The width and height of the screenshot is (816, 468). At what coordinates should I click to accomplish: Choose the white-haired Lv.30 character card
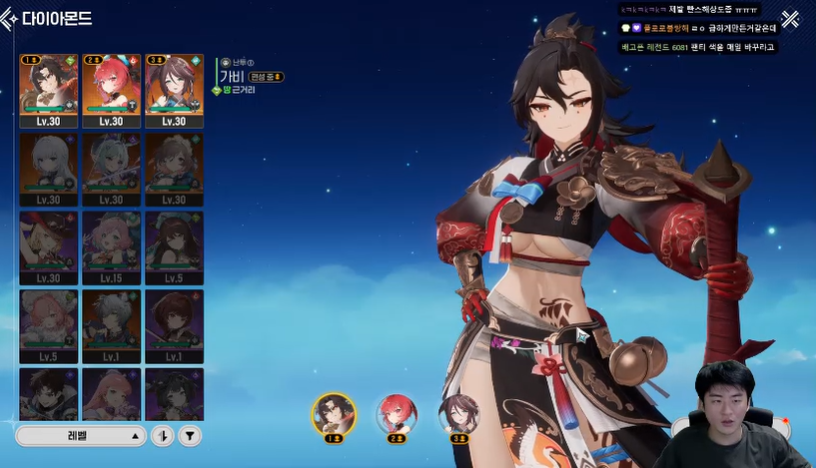(49, 168)
